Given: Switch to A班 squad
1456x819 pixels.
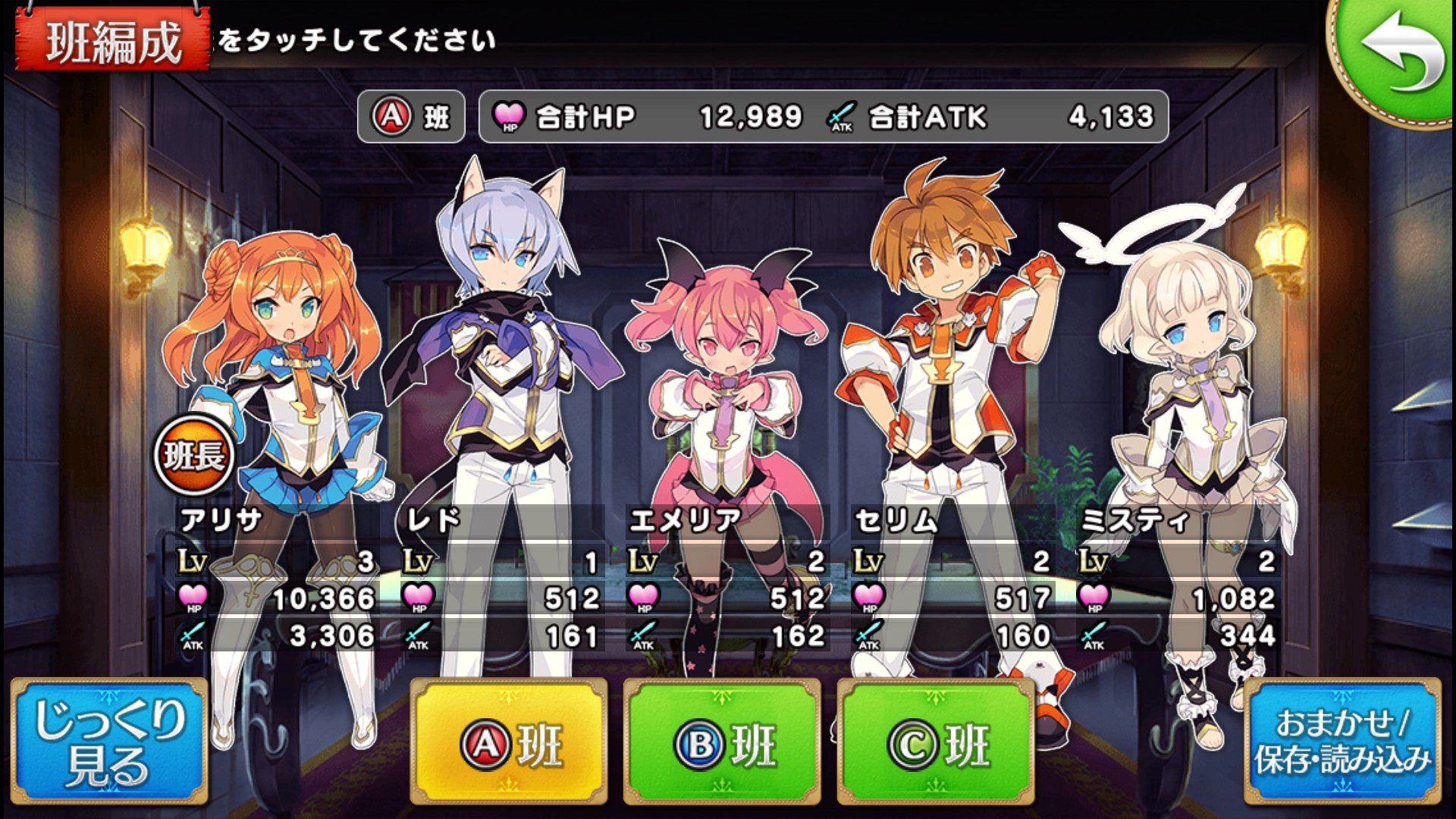Looking at the screenshot, I should (x=509, y=742).
